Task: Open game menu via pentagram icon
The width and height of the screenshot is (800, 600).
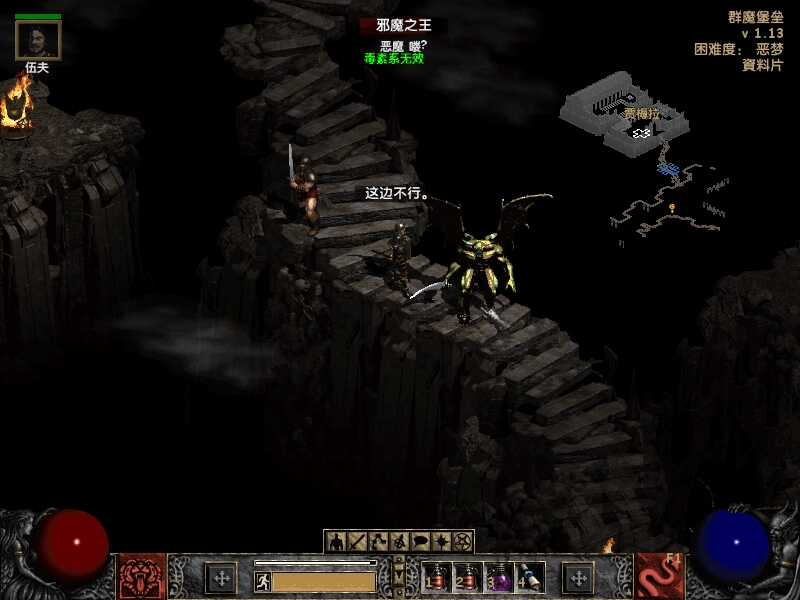Action: click(x=462, y=542)
